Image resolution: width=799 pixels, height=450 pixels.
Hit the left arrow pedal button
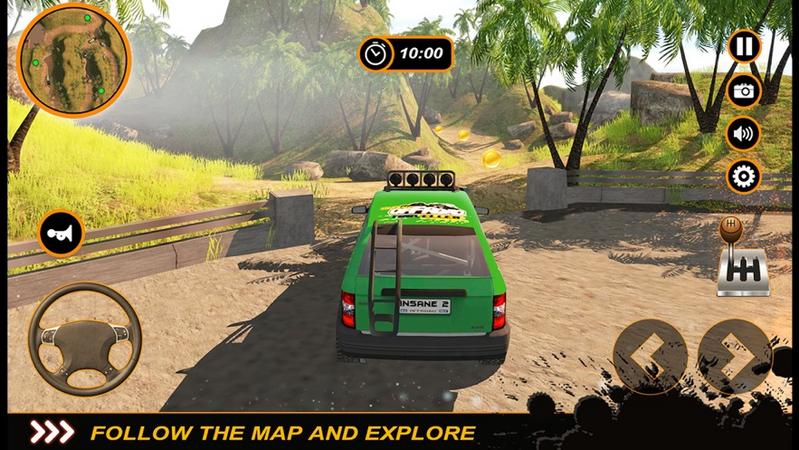(x=649, y=357)
